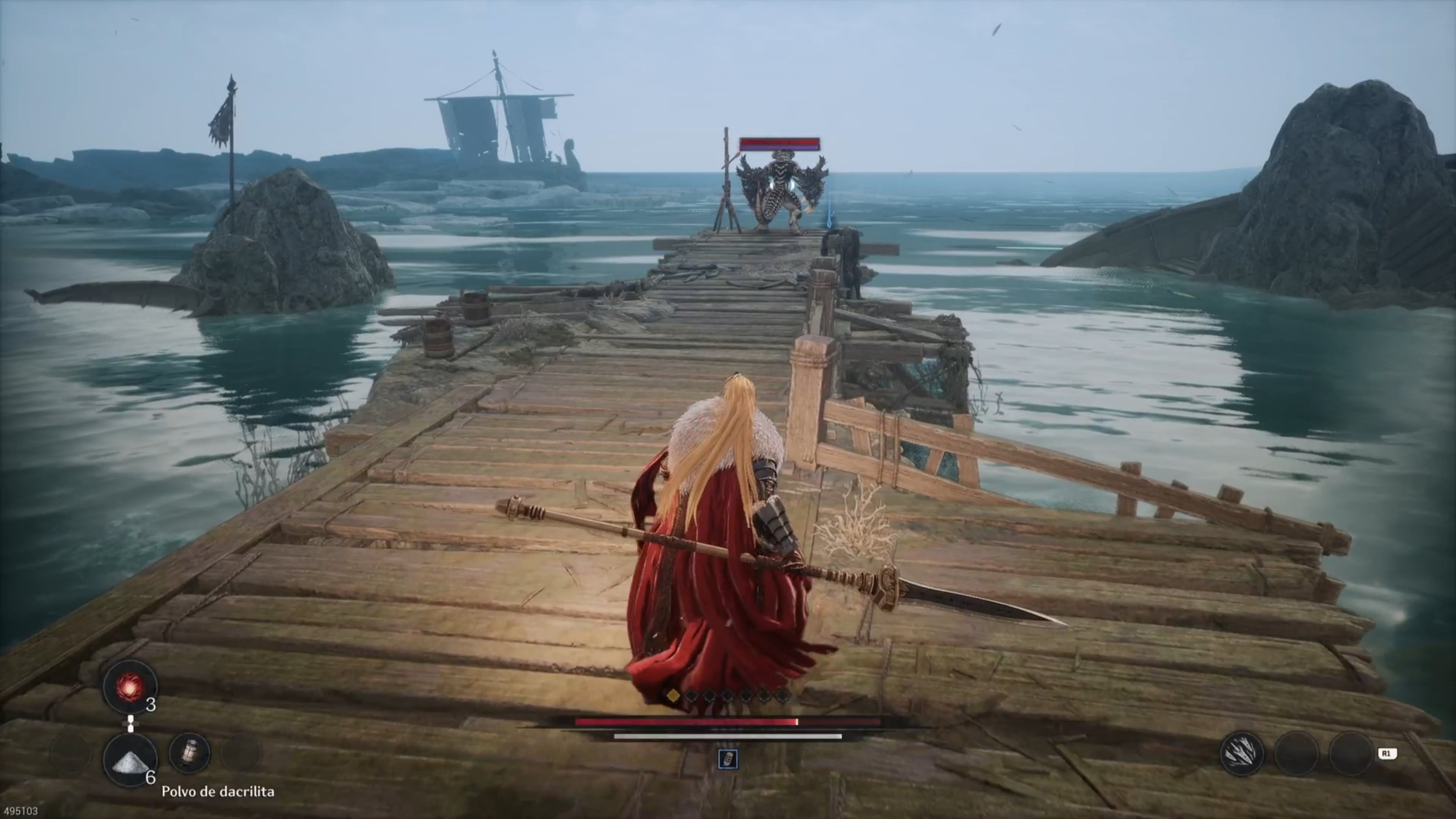Select the red Umbral eye orb icon
The width and height of the screenshot is (1456, 819).
131,687
